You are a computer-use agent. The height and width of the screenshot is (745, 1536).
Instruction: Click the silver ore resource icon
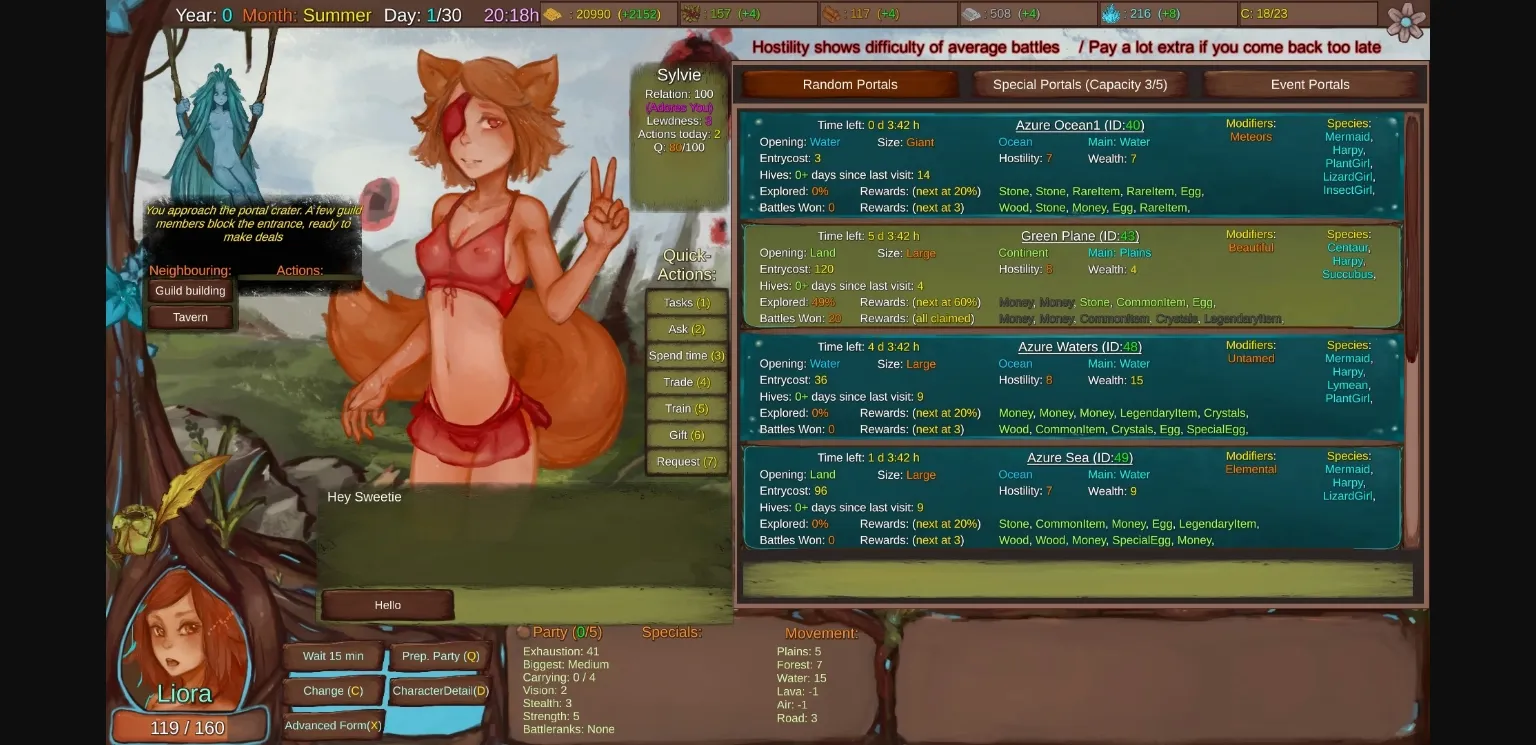coord(970,14)
